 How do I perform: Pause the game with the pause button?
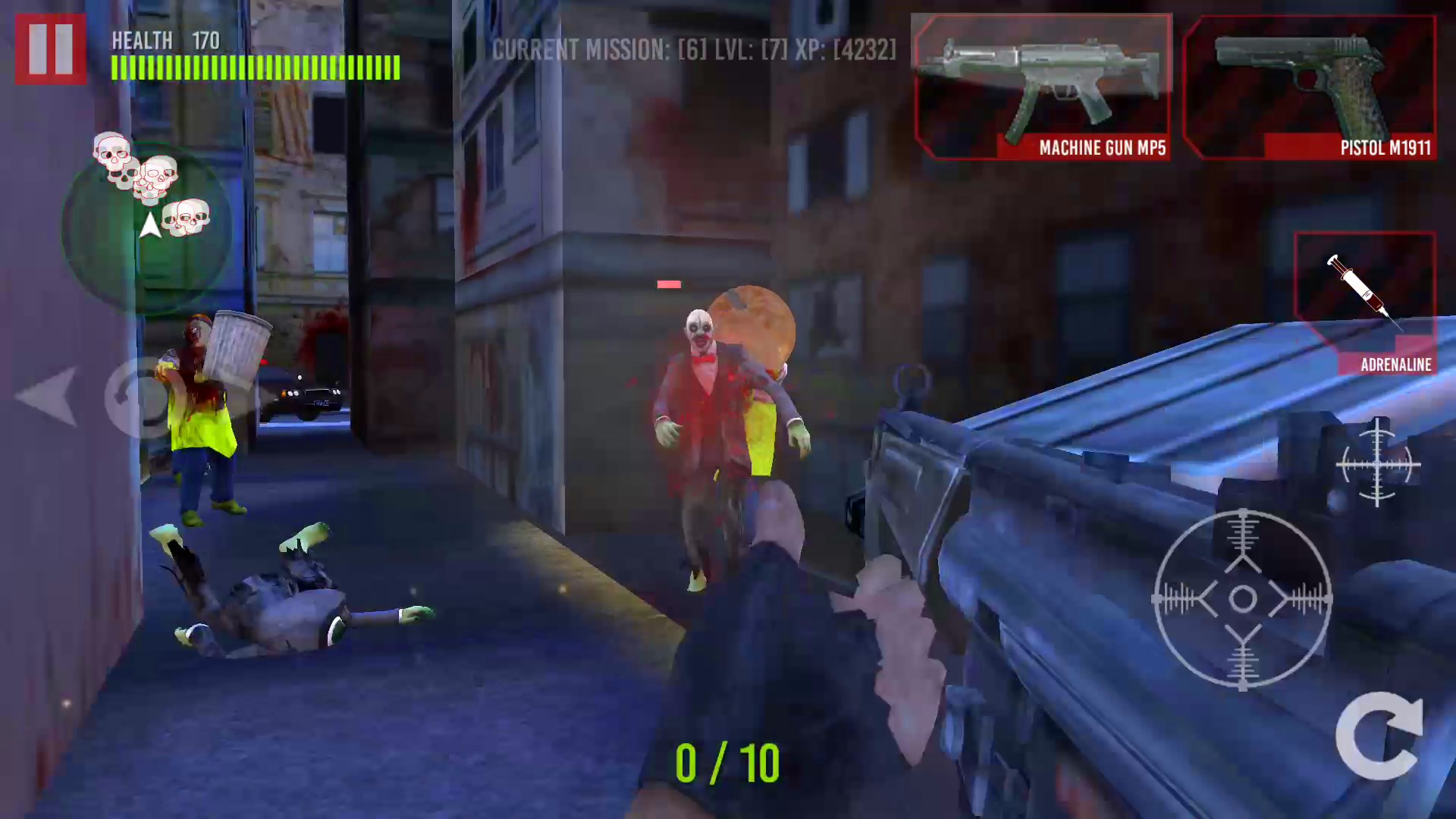(x=50, y=47)
